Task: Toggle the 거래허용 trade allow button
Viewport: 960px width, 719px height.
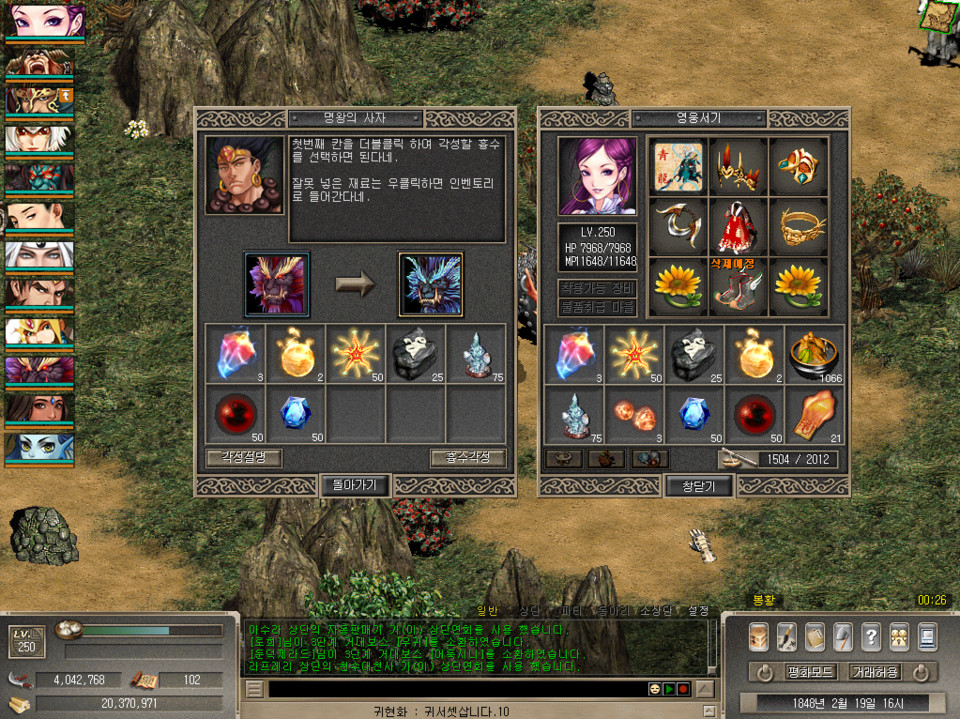Action: (874, 672)
